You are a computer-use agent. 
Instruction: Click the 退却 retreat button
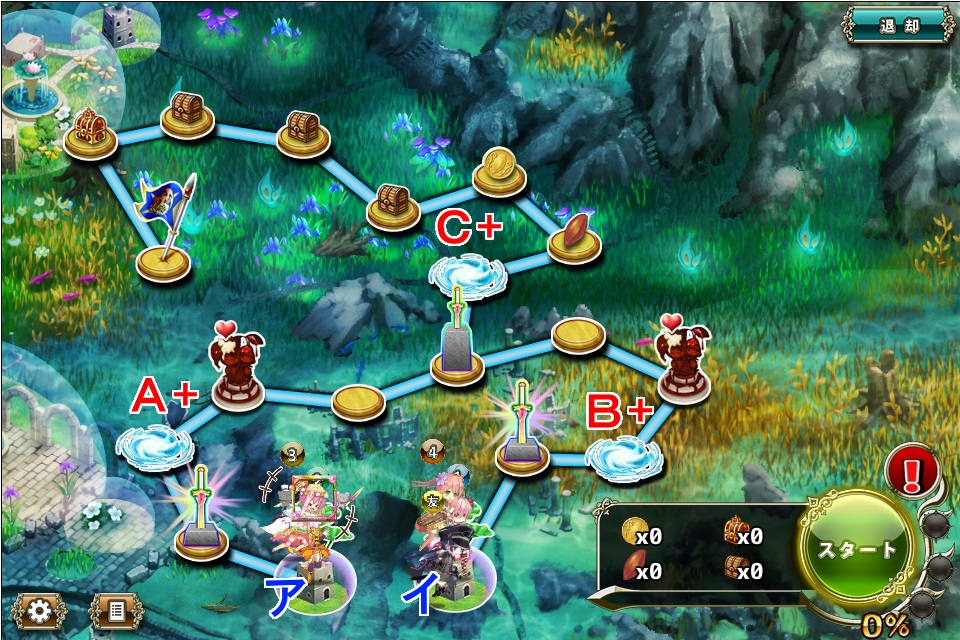897,25
